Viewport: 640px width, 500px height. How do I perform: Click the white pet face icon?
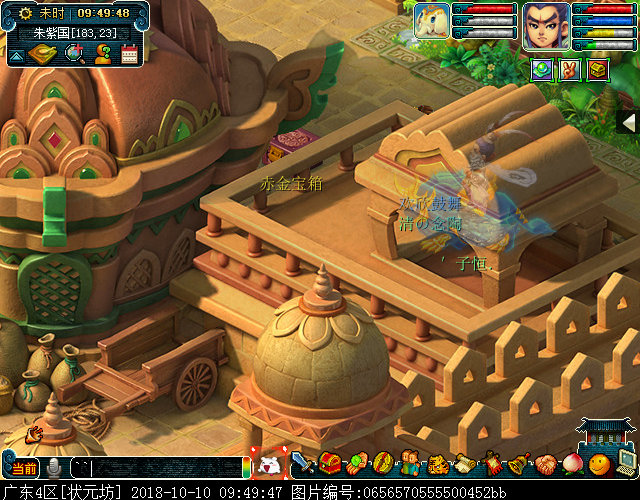tap(269, 465)
